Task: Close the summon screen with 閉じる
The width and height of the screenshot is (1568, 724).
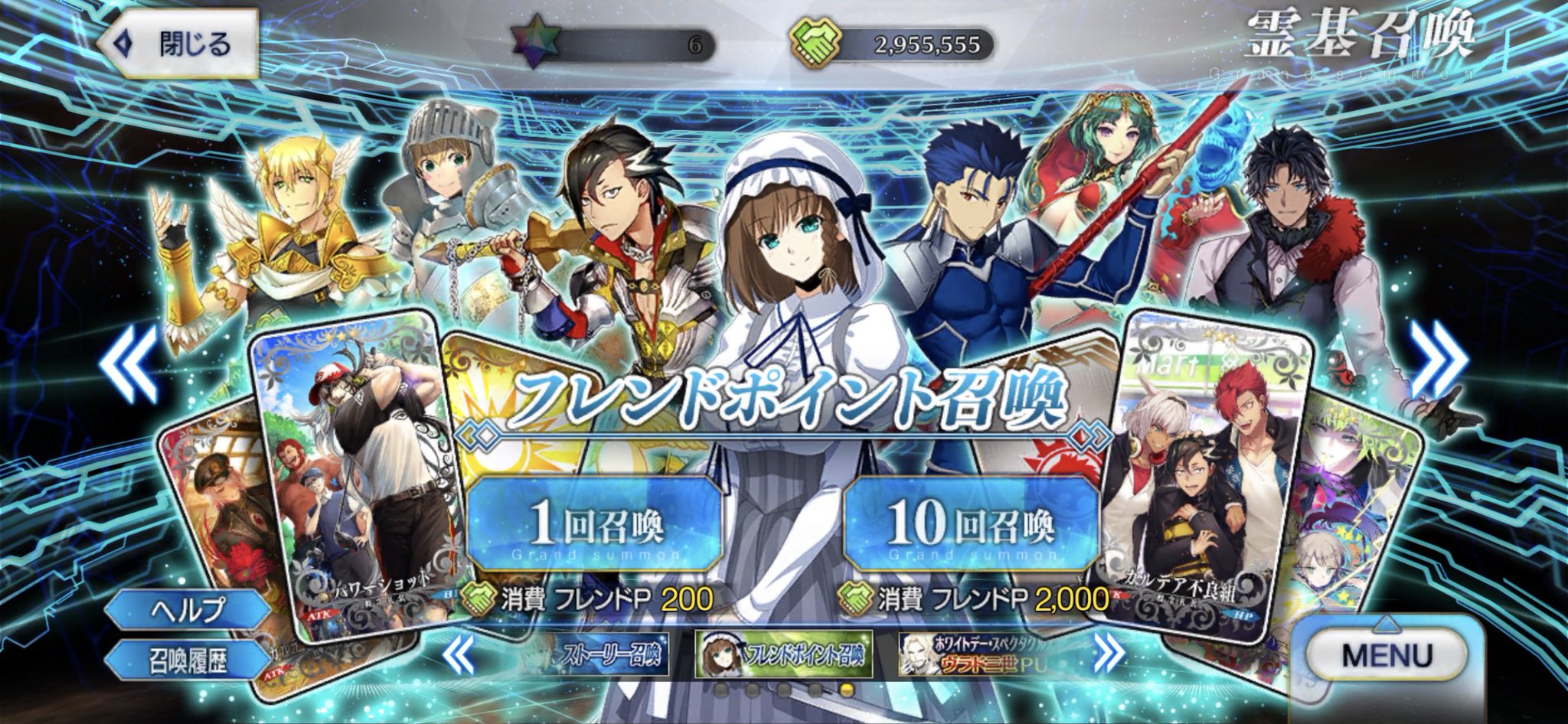Action: point(178,44)
